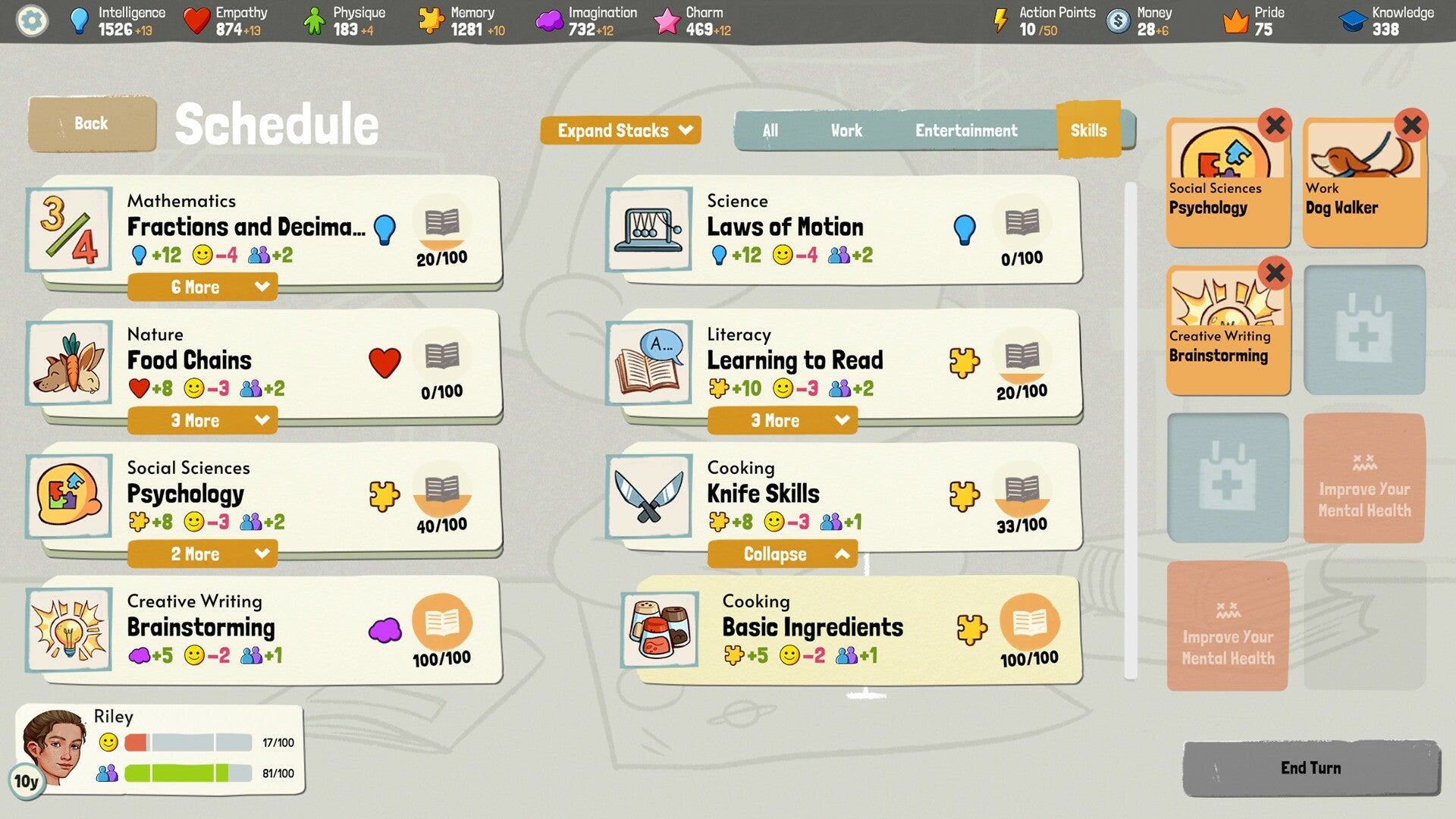Viewport: 1456px width, 819px height.
Task: Expand the Food Chains stack
Action: (x=202, y=420)
